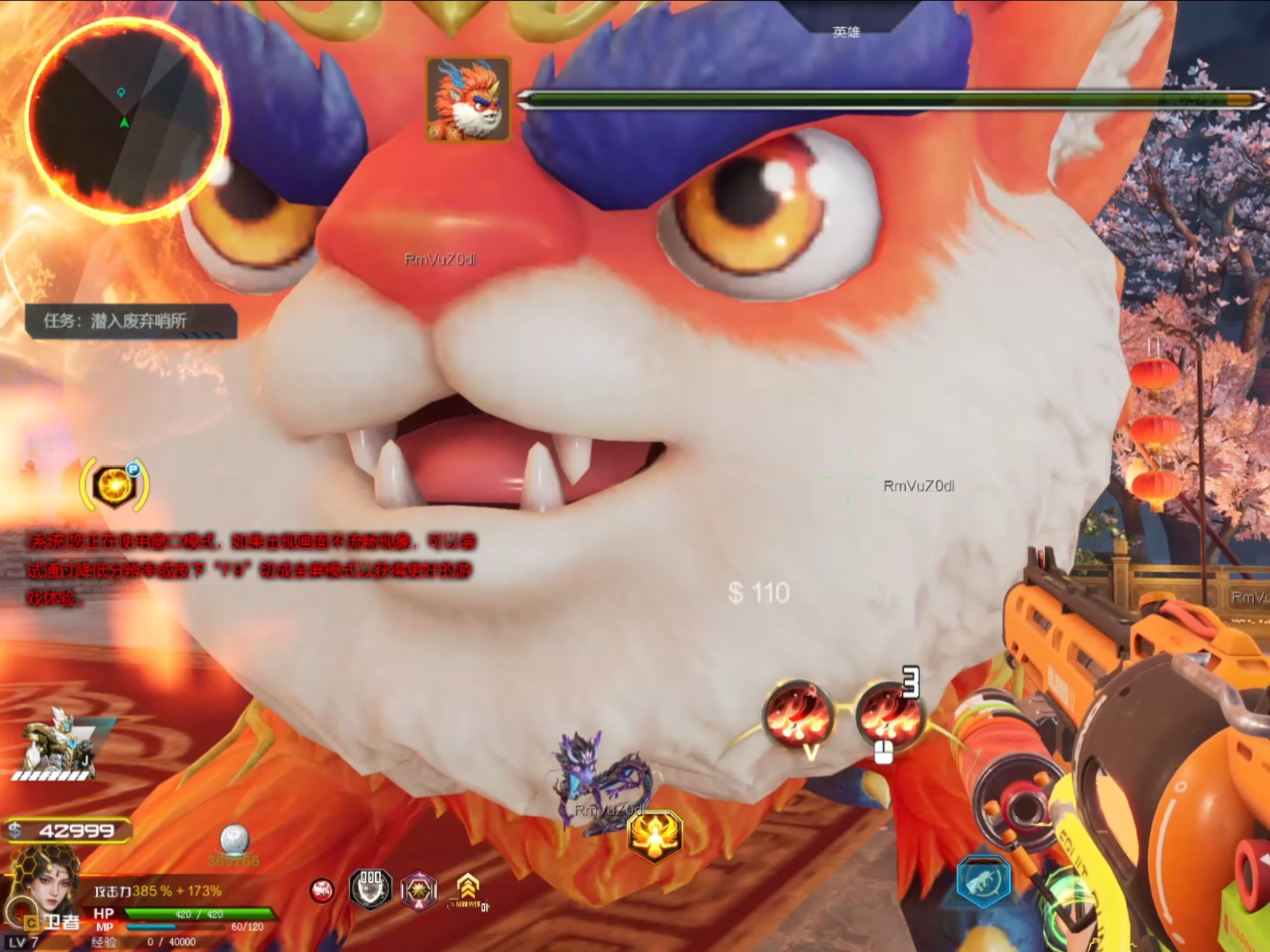The height and width of the screenshot is (952, 1270).
Task: Switch to the tab at the top edge
Action: pyautogui.click(x=846, y=30)
